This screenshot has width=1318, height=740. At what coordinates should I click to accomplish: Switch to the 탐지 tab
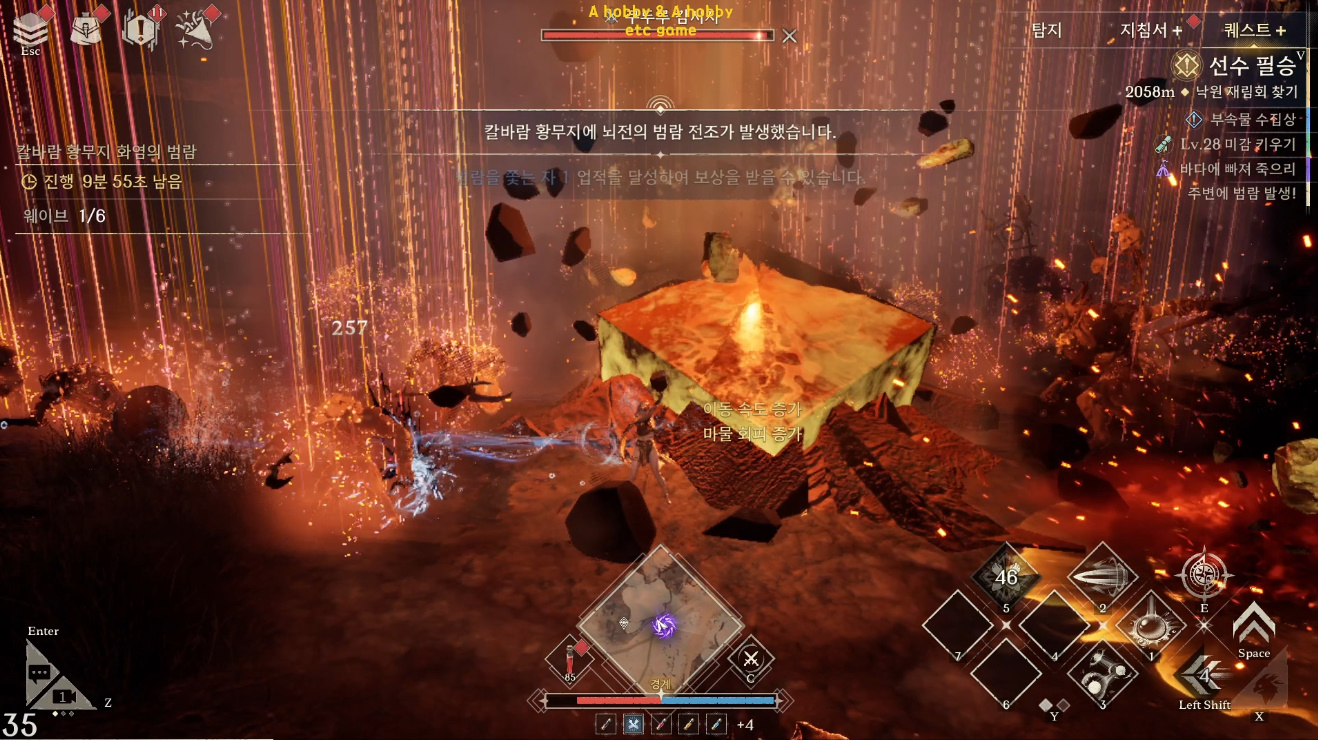pyautogui.click(x=1046, y=30)
